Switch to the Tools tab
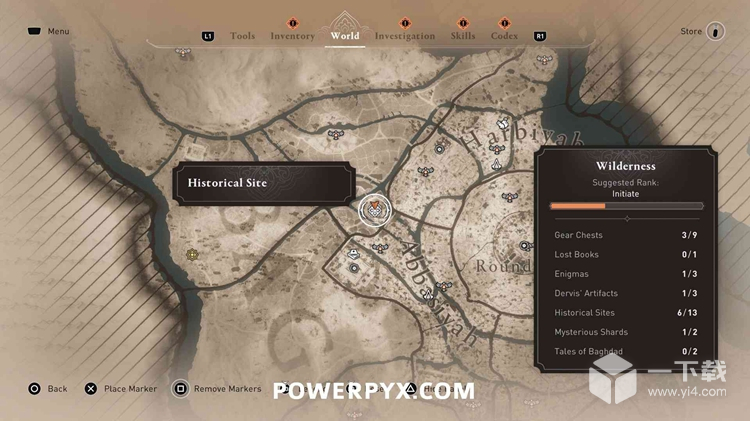This screenshot has width=750, height=421. (x=242, y=36)
